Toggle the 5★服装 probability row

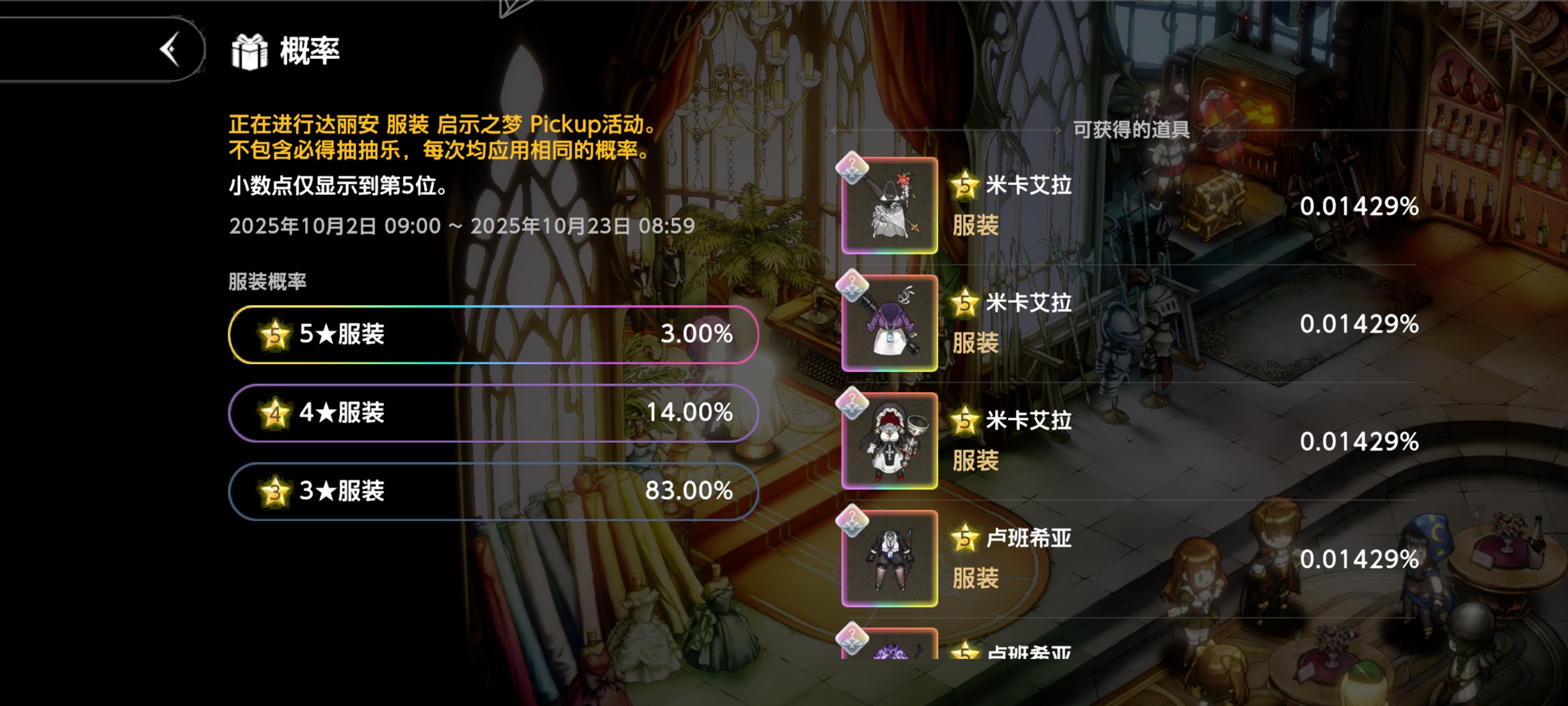click(493, 334)
